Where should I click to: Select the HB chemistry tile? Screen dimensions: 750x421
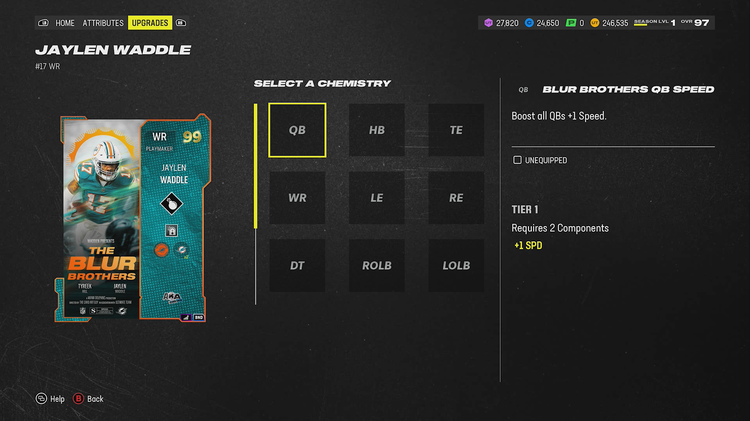pos(377,130)
